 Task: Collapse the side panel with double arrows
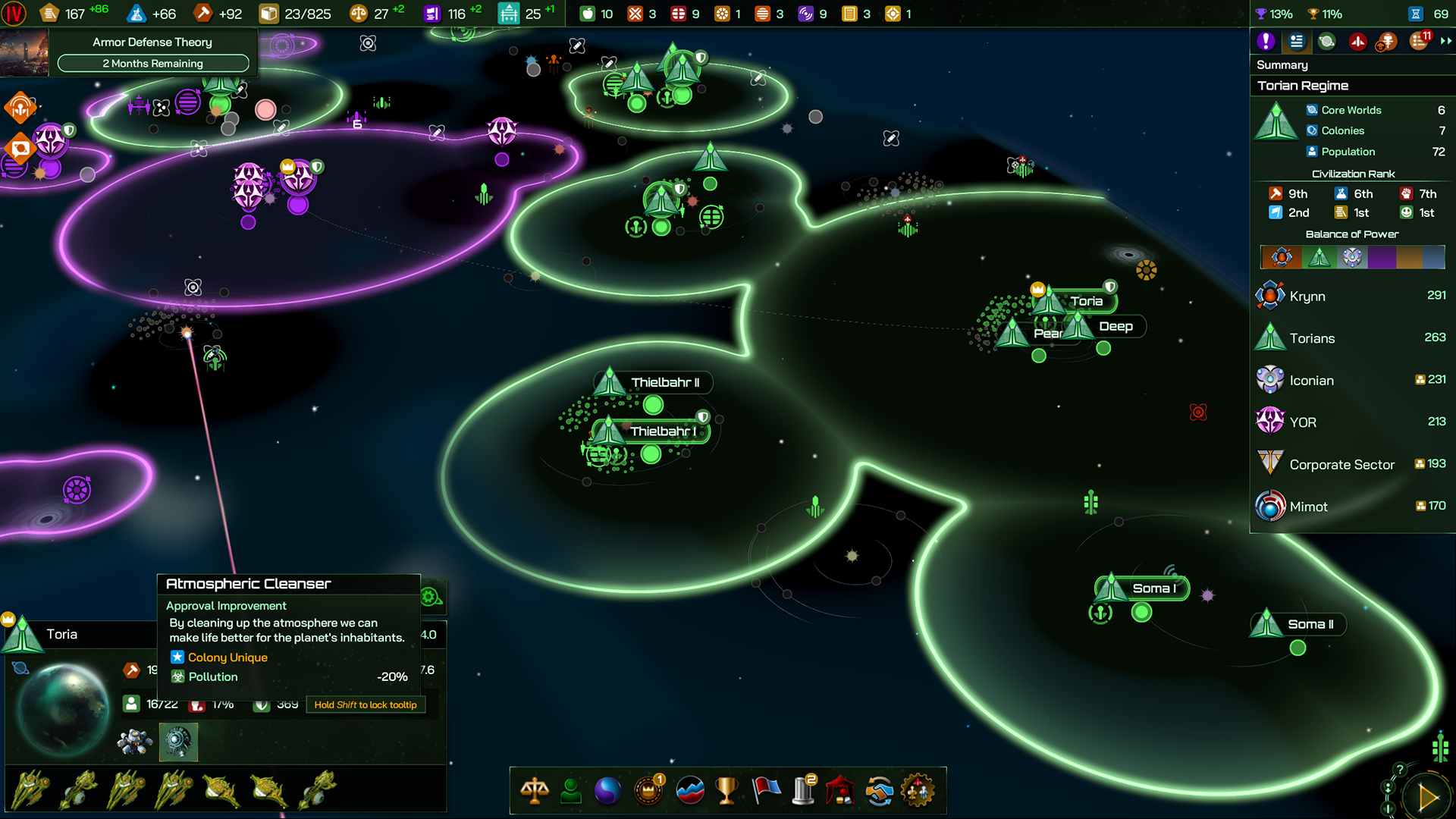1446,42
